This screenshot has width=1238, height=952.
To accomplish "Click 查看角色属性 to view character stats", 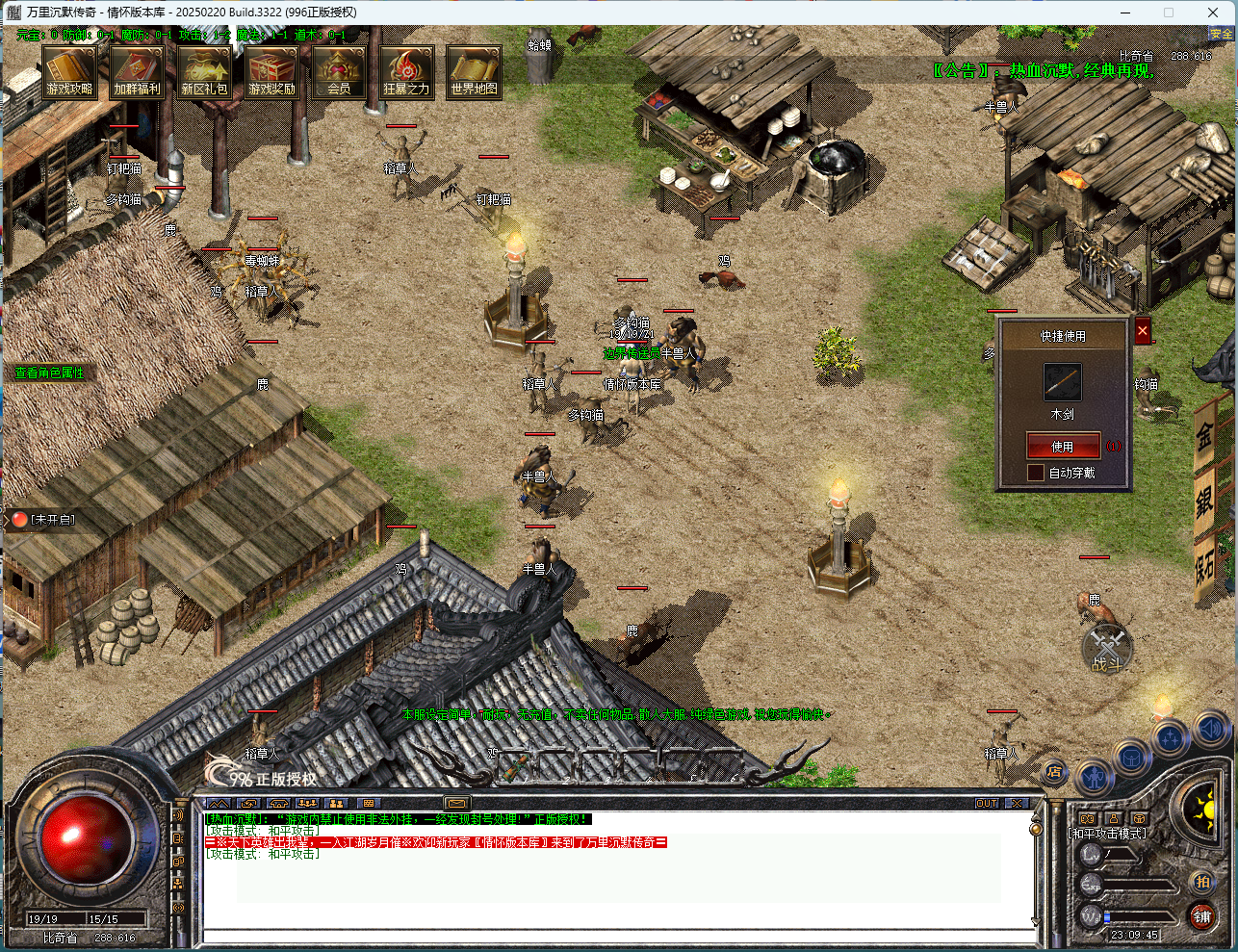I will click(x=49, y=373).
